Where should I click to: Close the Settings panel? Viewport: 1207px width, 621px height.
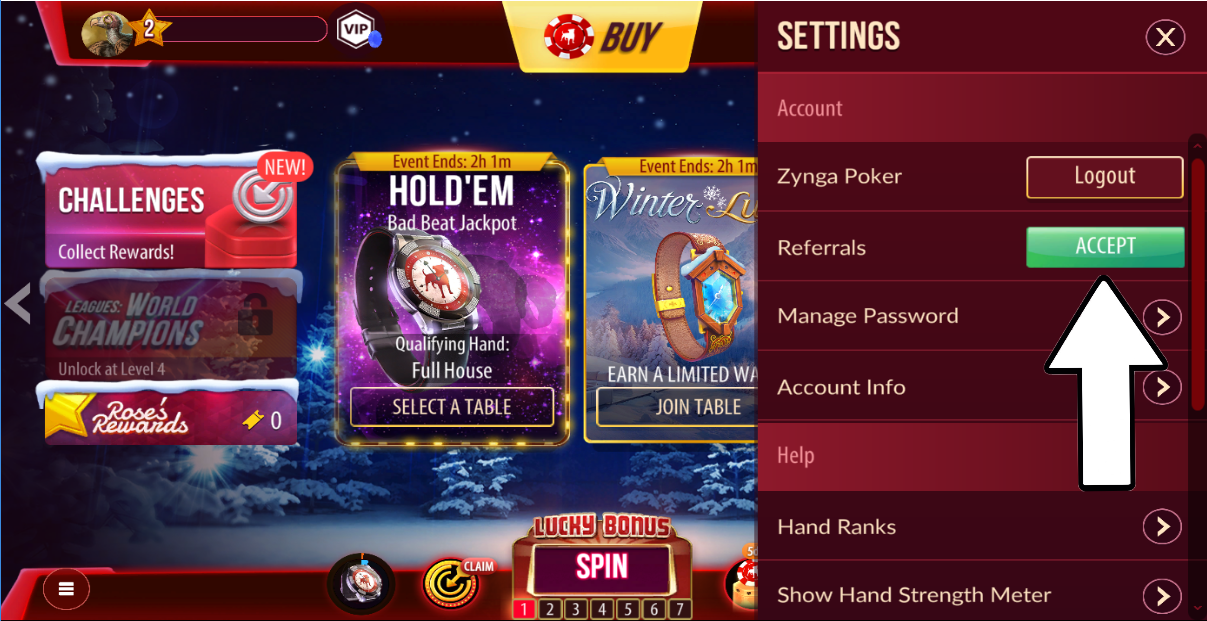1164,38
